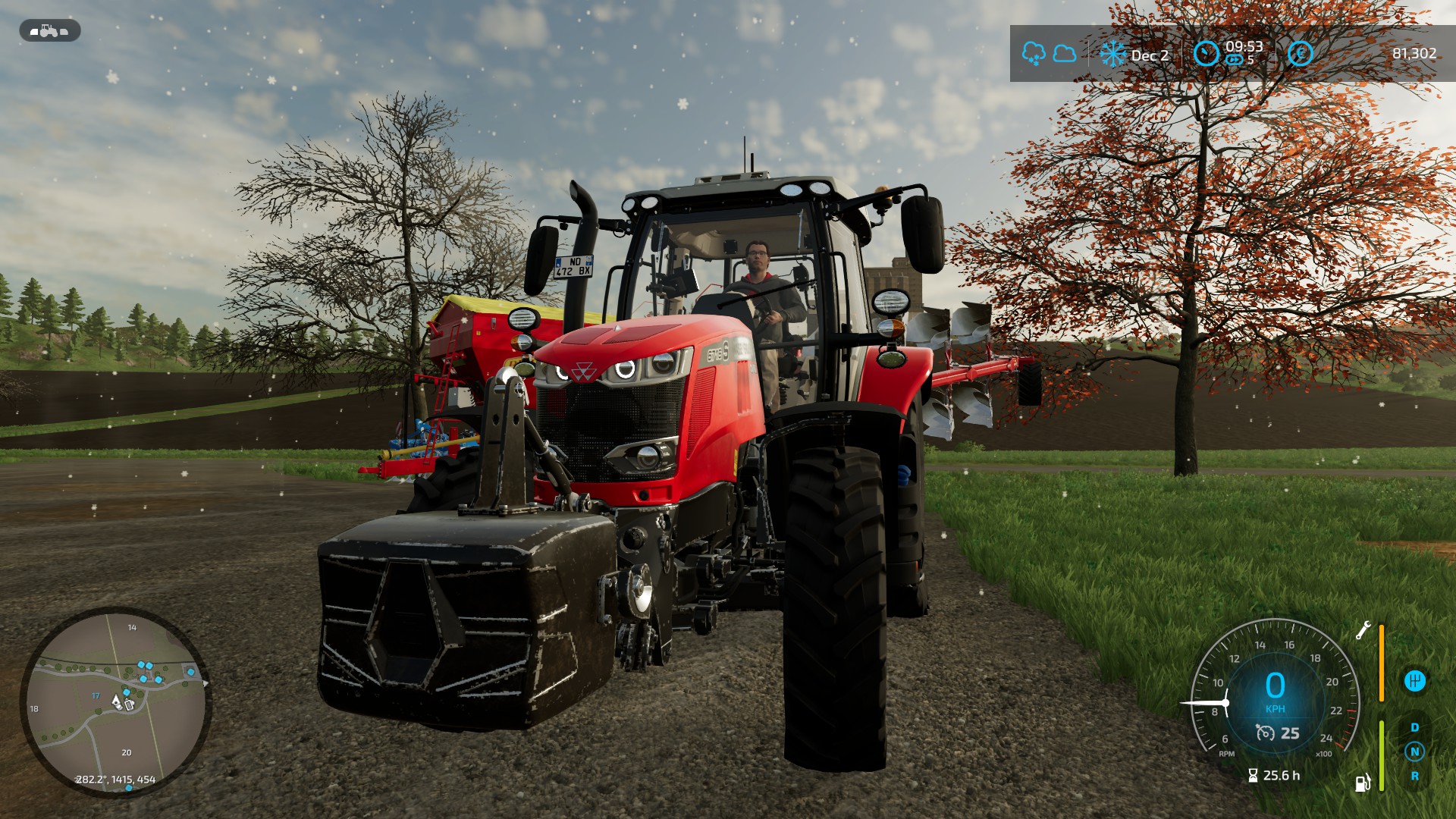Select the gearbox shifter icon
1456x819 pixels.
coord(1414,681)
